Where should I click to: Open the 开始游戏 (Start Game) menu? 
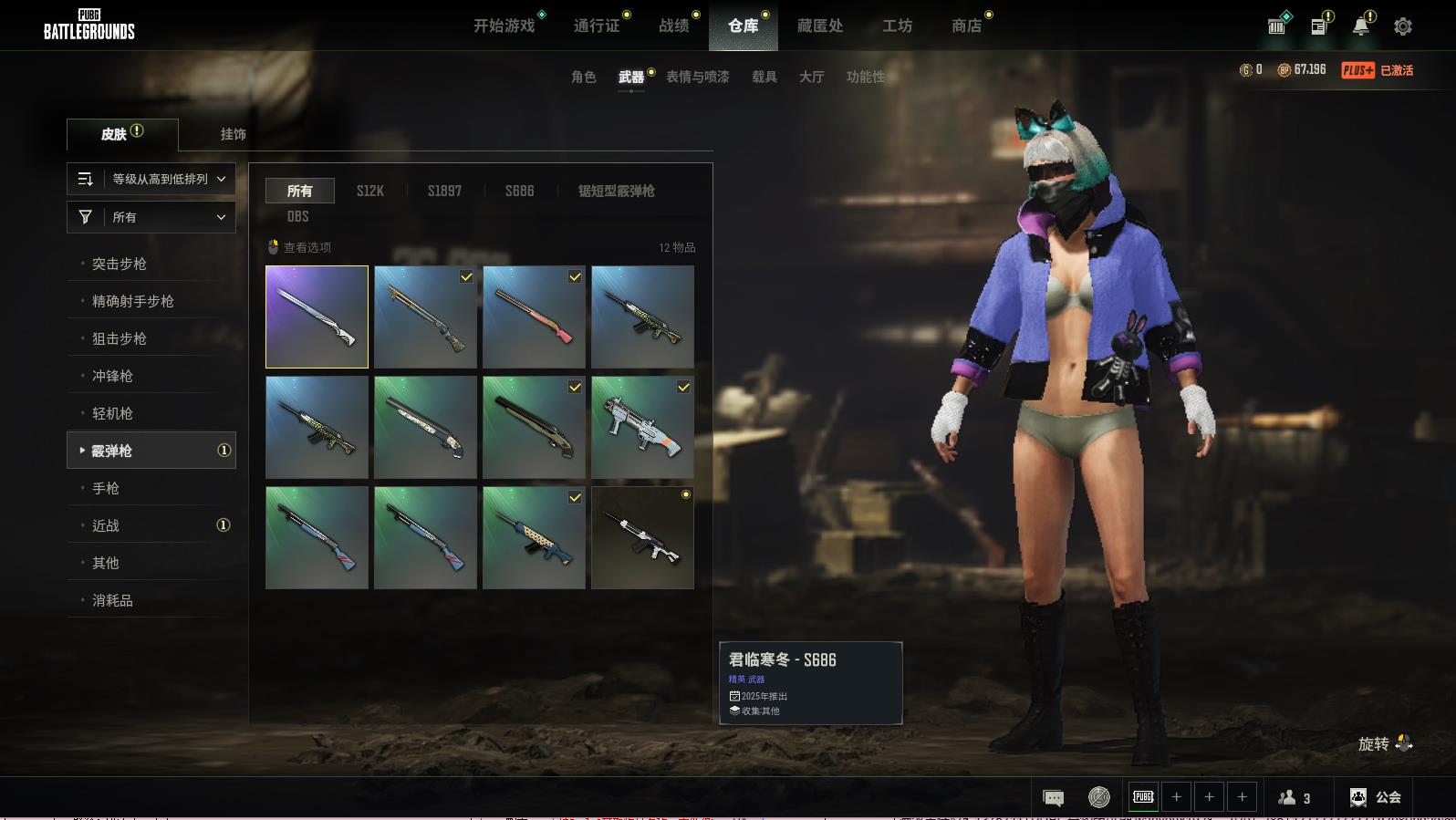pos(504,26)
